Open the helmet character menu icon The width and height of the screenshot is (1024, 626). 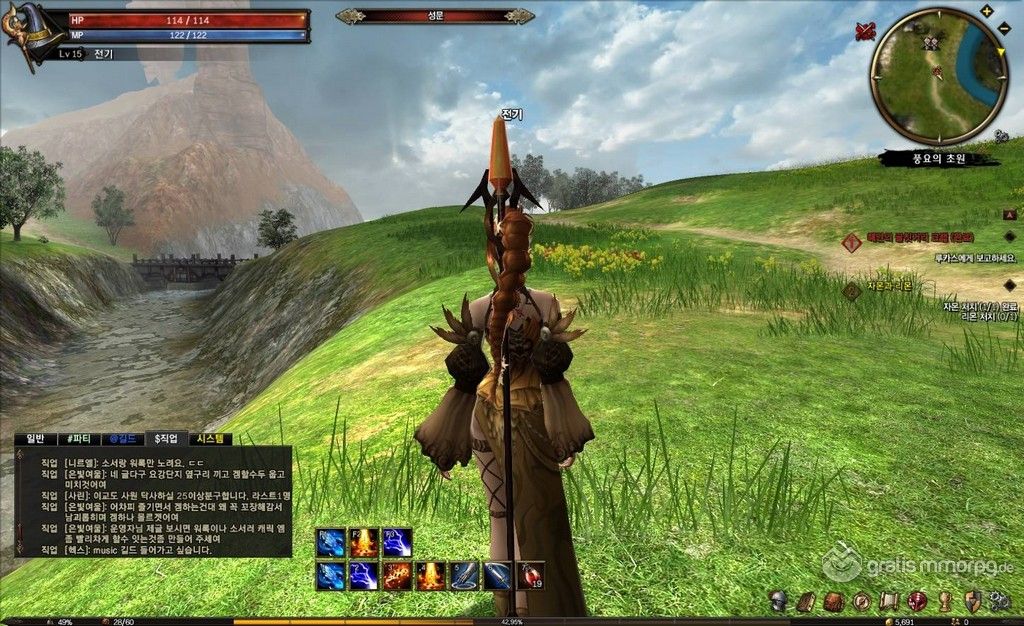[x=777, y=601]
